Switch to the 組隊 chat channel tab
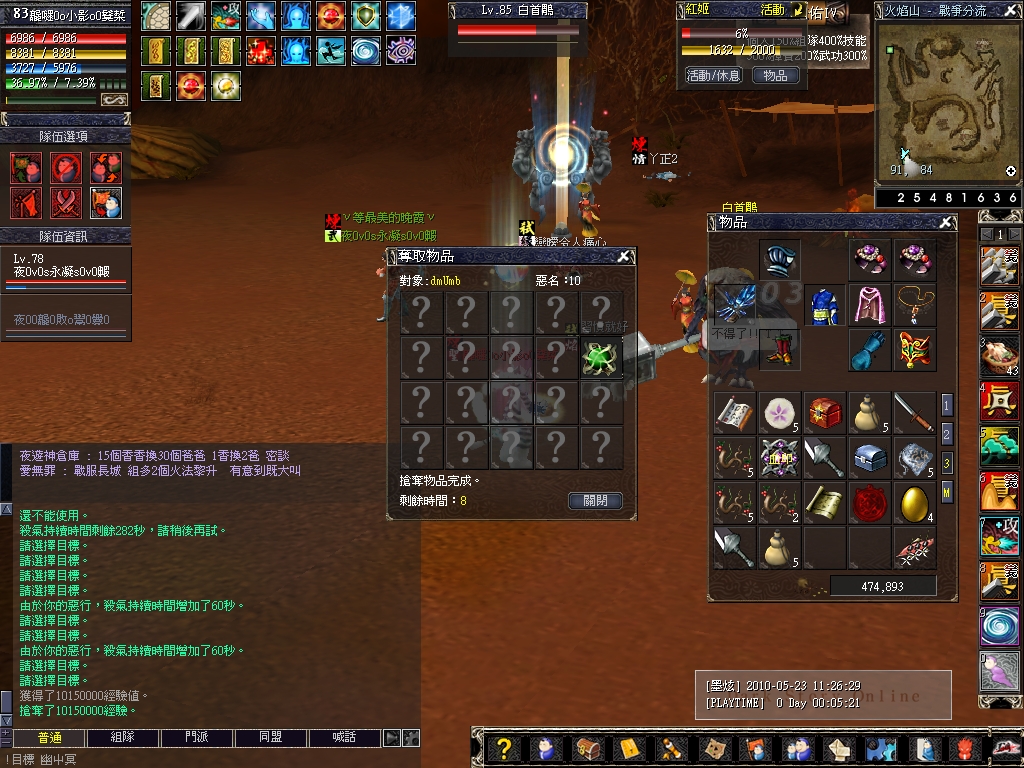The height and width of the screenshot is (768, 1024). tap(124, 738)
